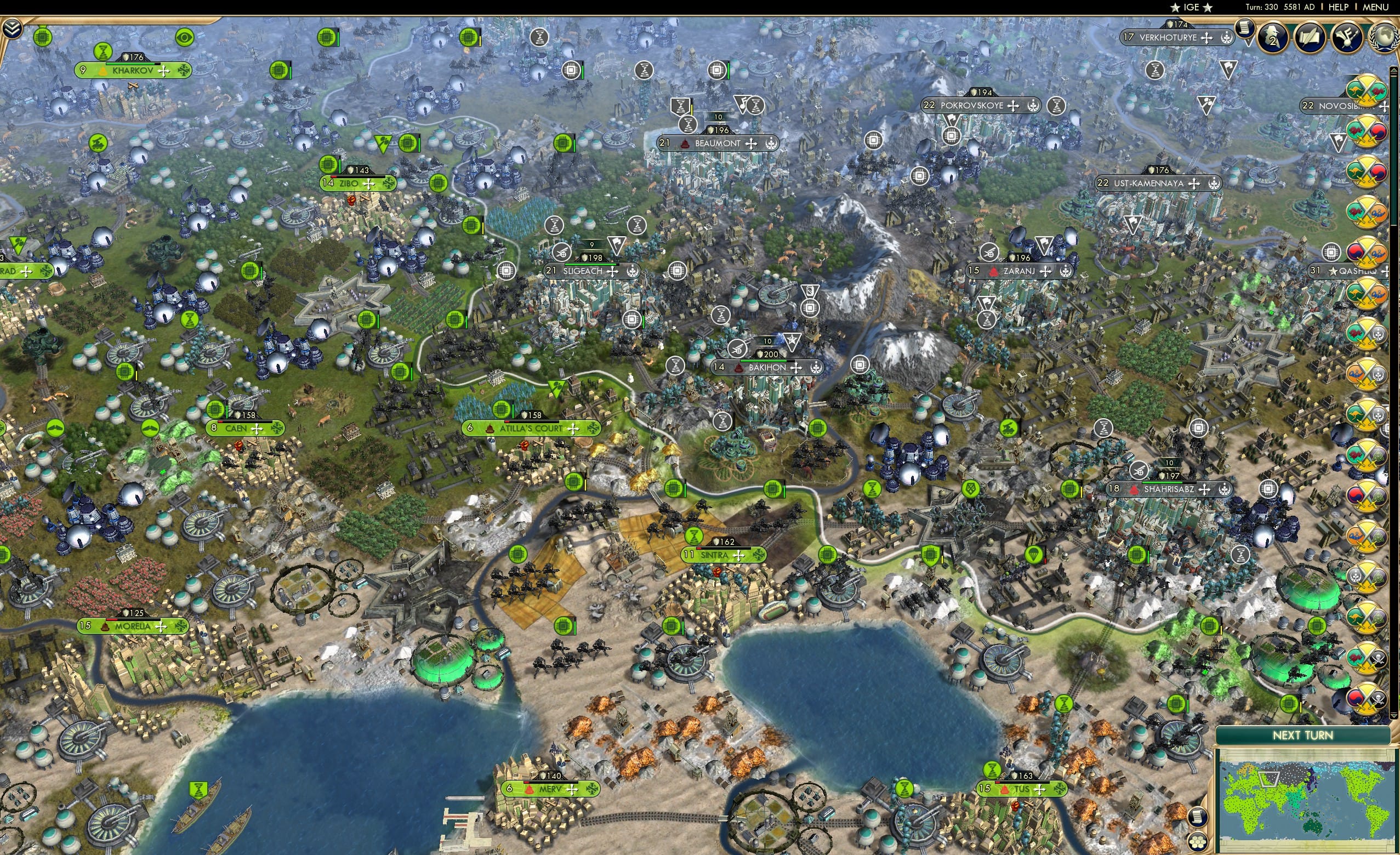This screenshot has width=1400, height=855.
Task: Collapse the panel via double-chevron top-left
Action: click(x=13, y=29)
